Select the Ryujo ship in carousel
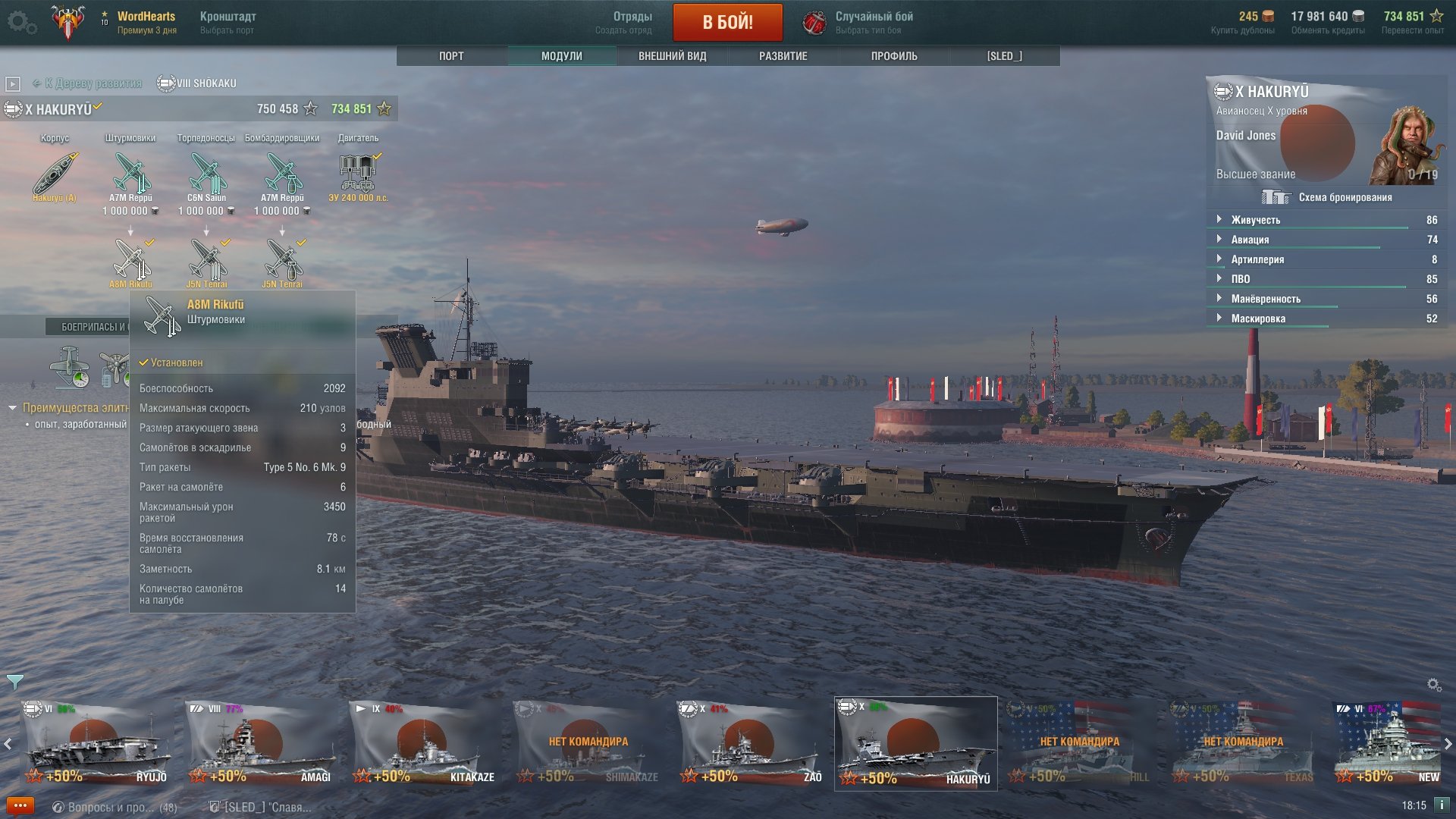The height and width of the screenshot is (819, 1456). [x=97, y=744]
